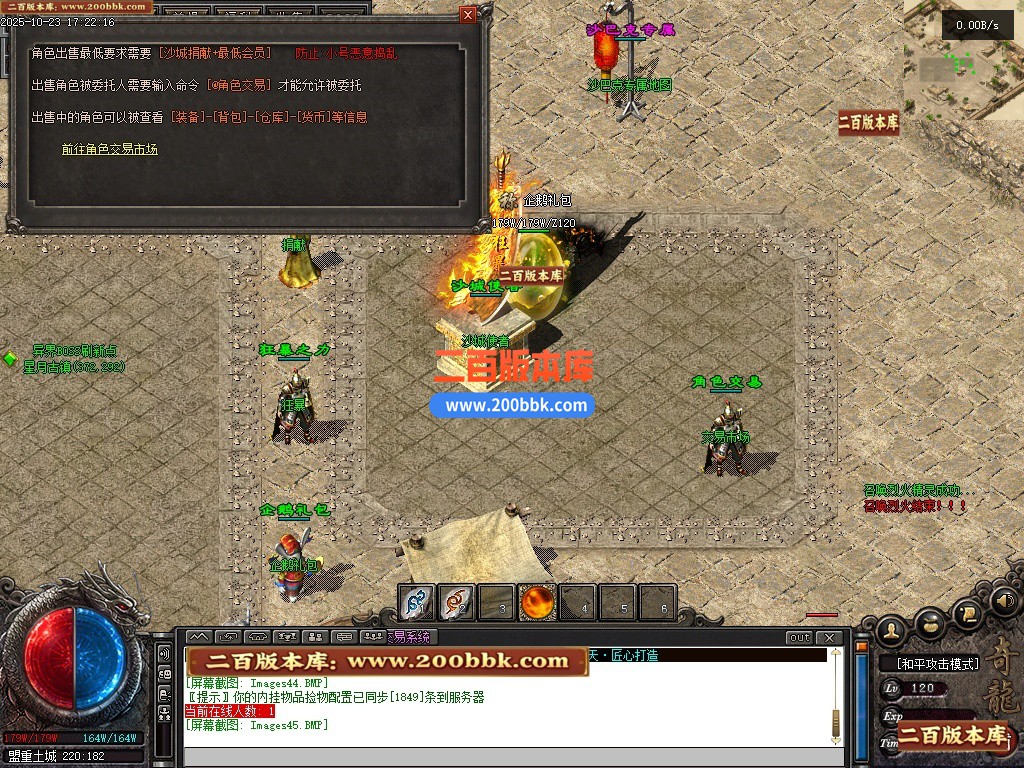Open the bag inventory icon
This screenshot has width=1024, height=768.
pyautogui.click(x=930, y=625)
